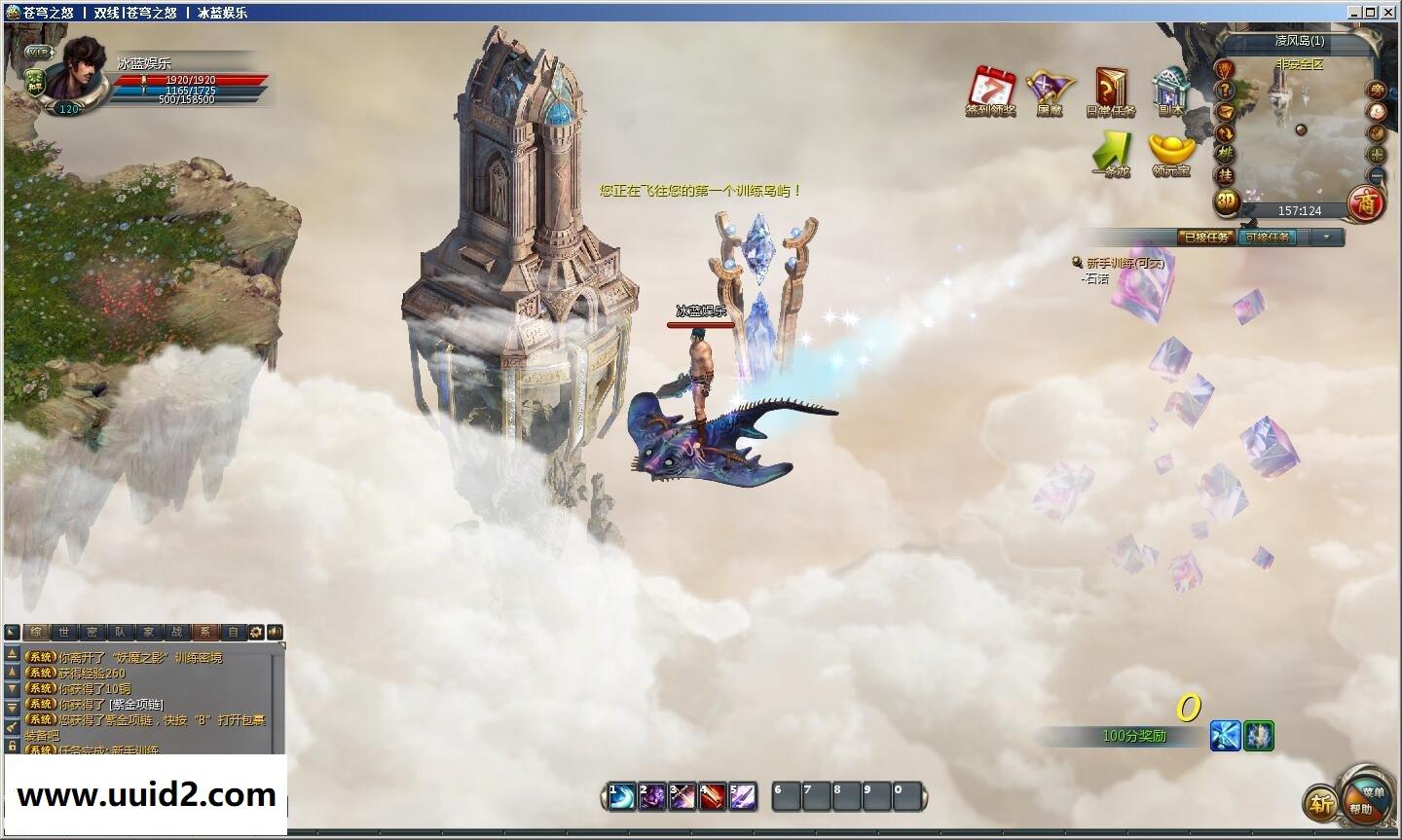This screenshot has width=1402, height=840.
Task: Open chat settings gear icon
Action: (x=256, y=632)
